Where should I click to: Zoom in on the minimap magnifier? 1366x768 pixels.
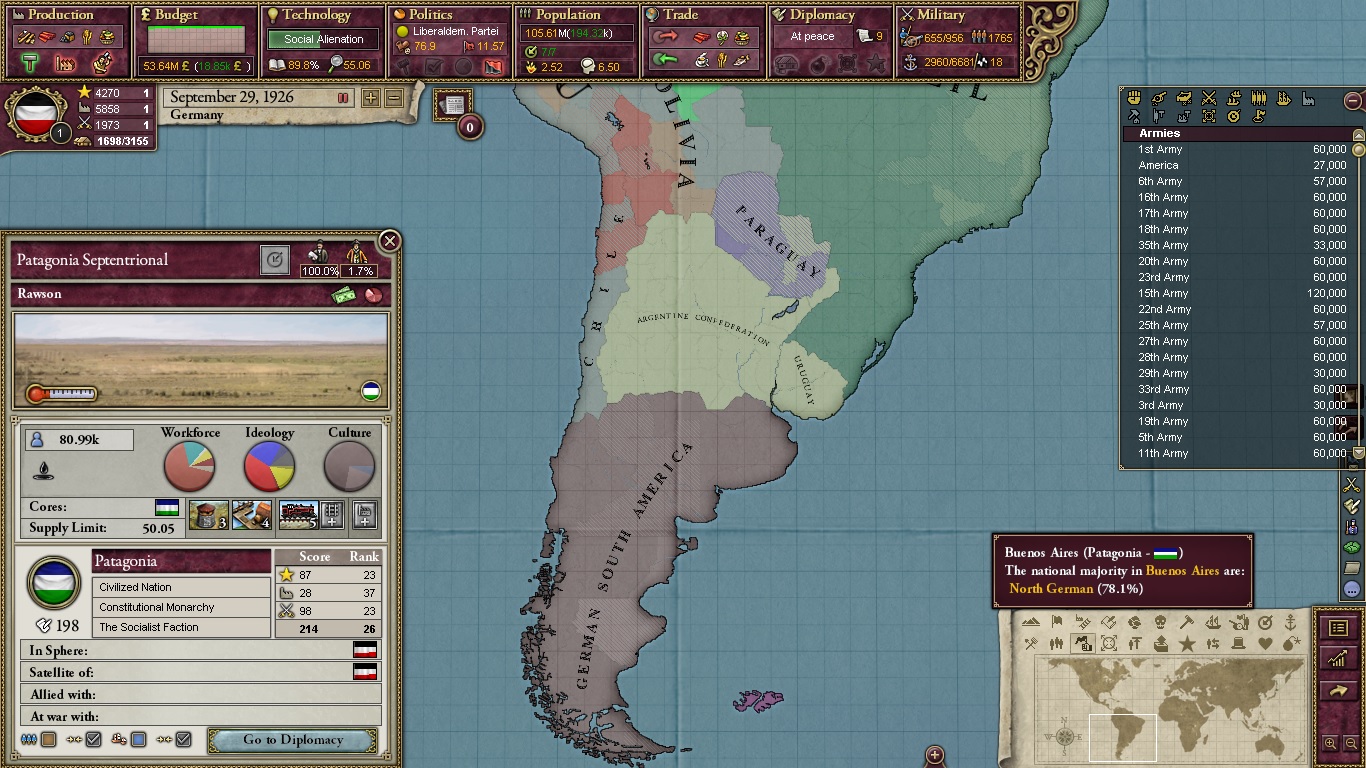tap(1330, 741)
